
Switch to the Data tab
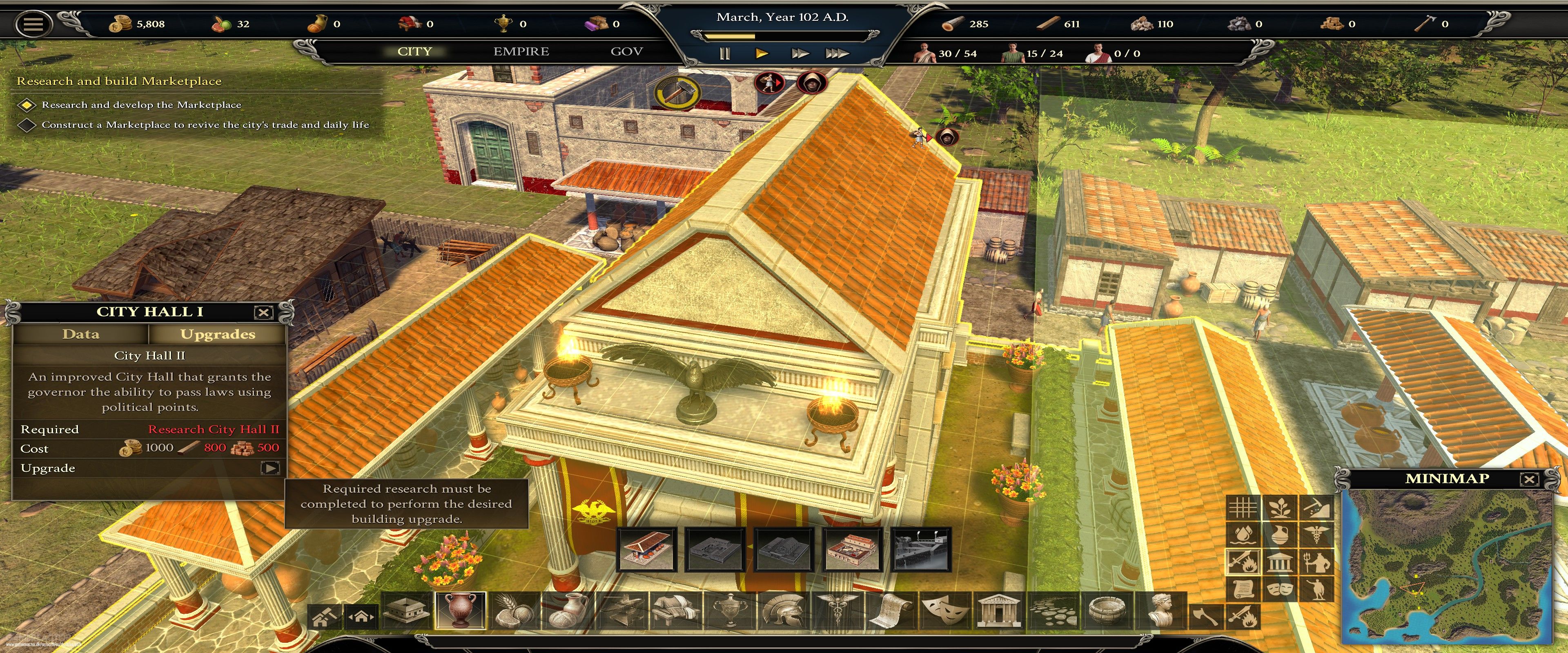pos(80,334)
